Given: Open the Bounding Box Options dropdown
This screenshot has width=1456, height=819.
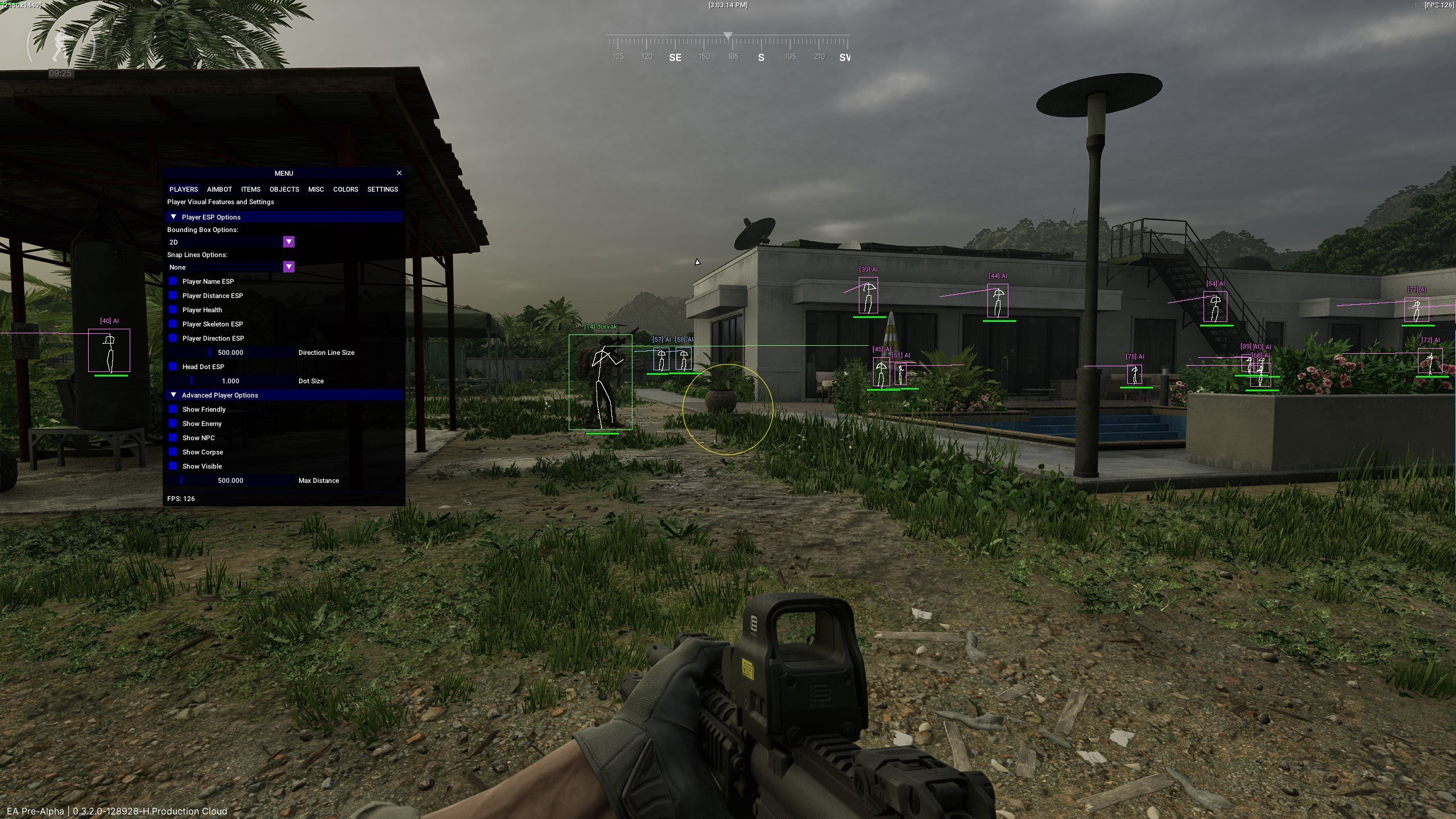Looking at the screenshot, I should (289, 242).
